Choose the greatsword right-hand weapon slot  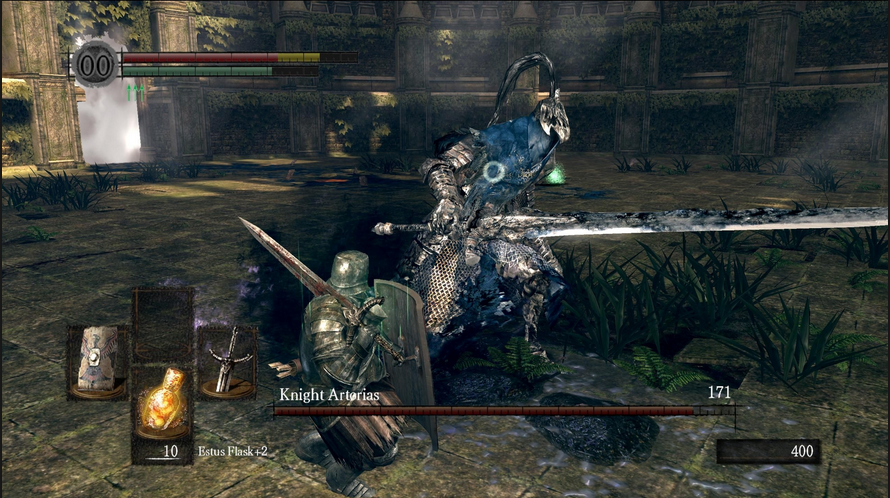[x=226, y=359]
